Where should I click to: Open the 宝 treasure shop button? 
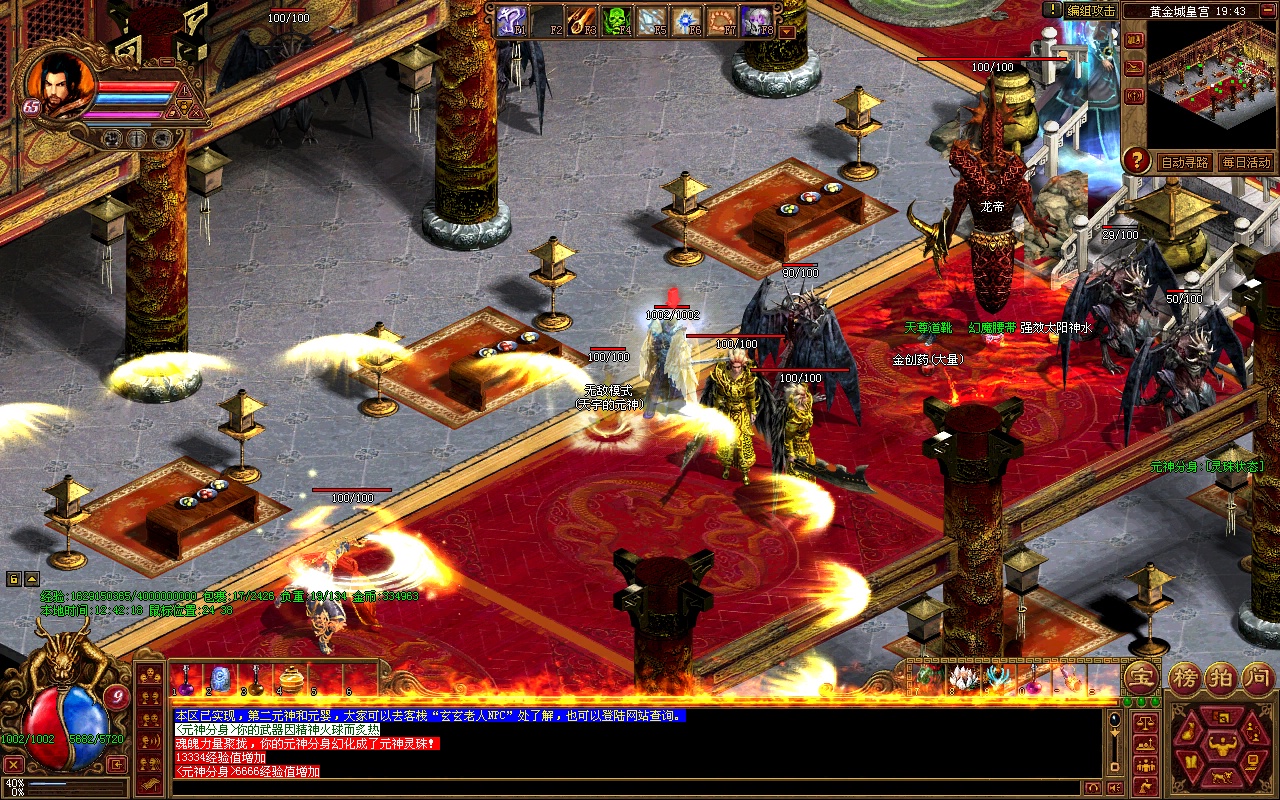(x=1141, y=677)
